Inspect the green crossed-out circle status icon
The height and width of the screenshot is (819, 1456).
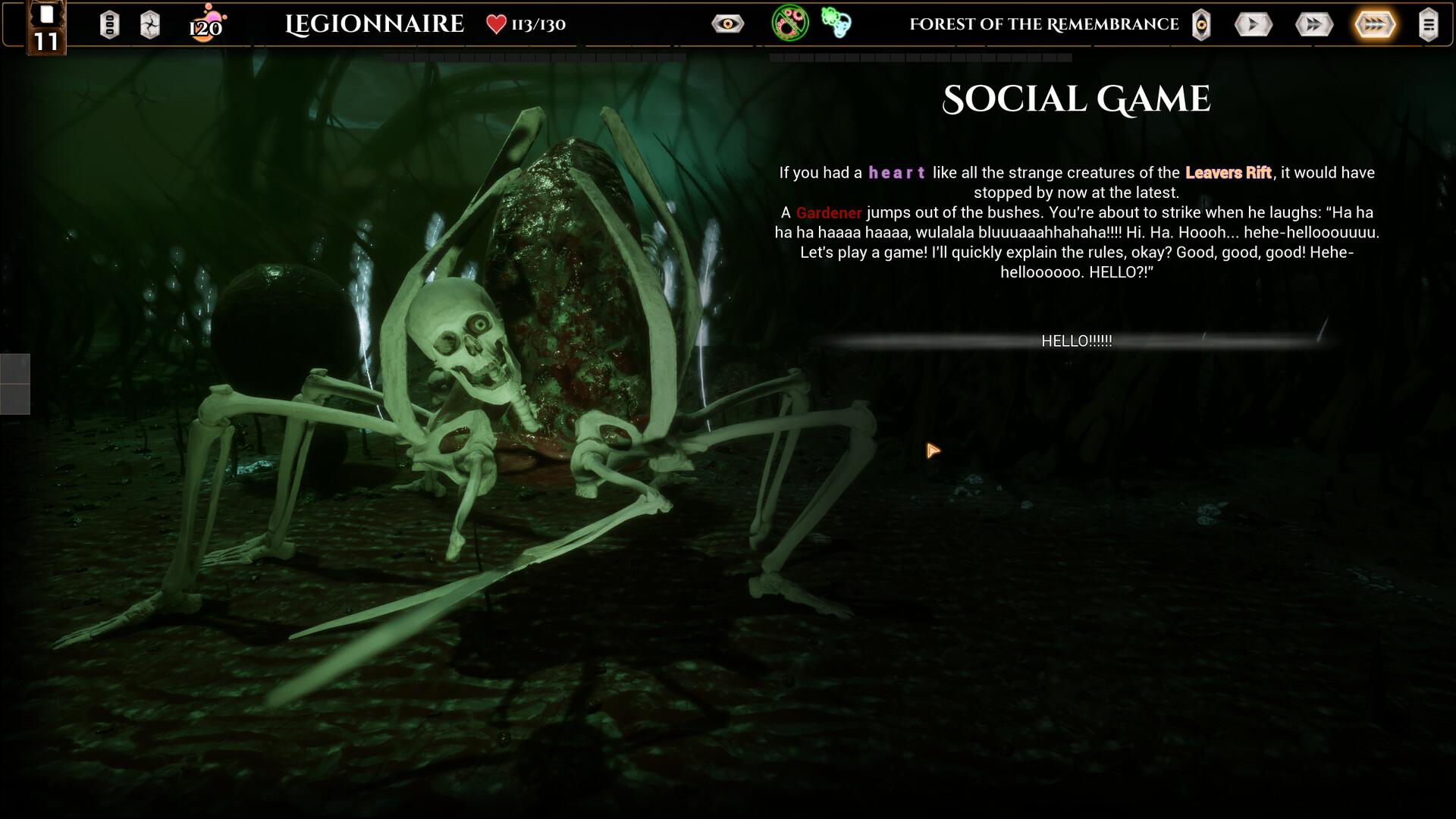pyautogui.click(x=789, y=23)
